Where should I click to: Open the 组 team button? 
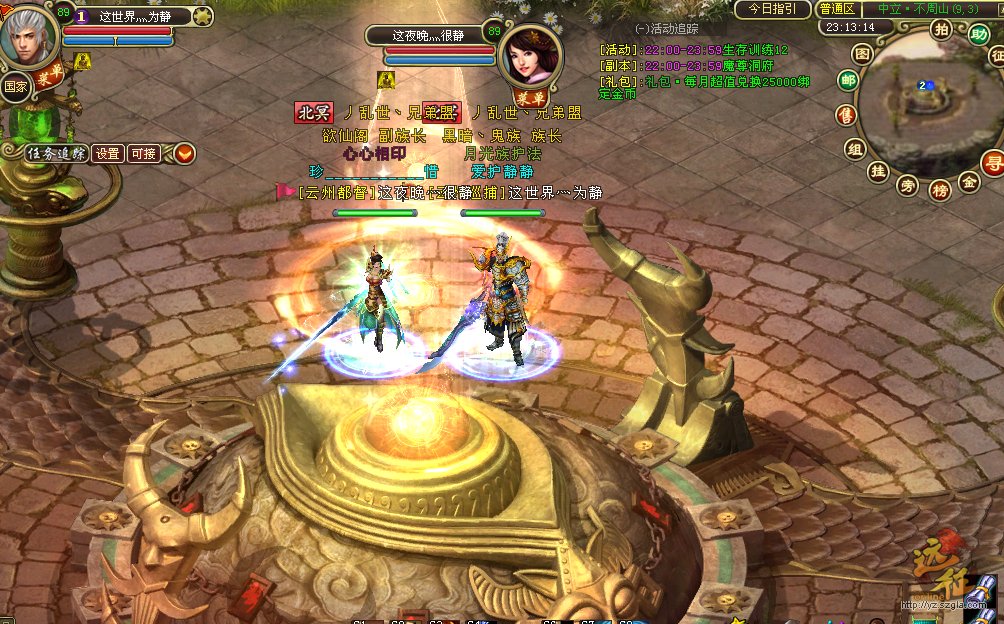point(855,149)
